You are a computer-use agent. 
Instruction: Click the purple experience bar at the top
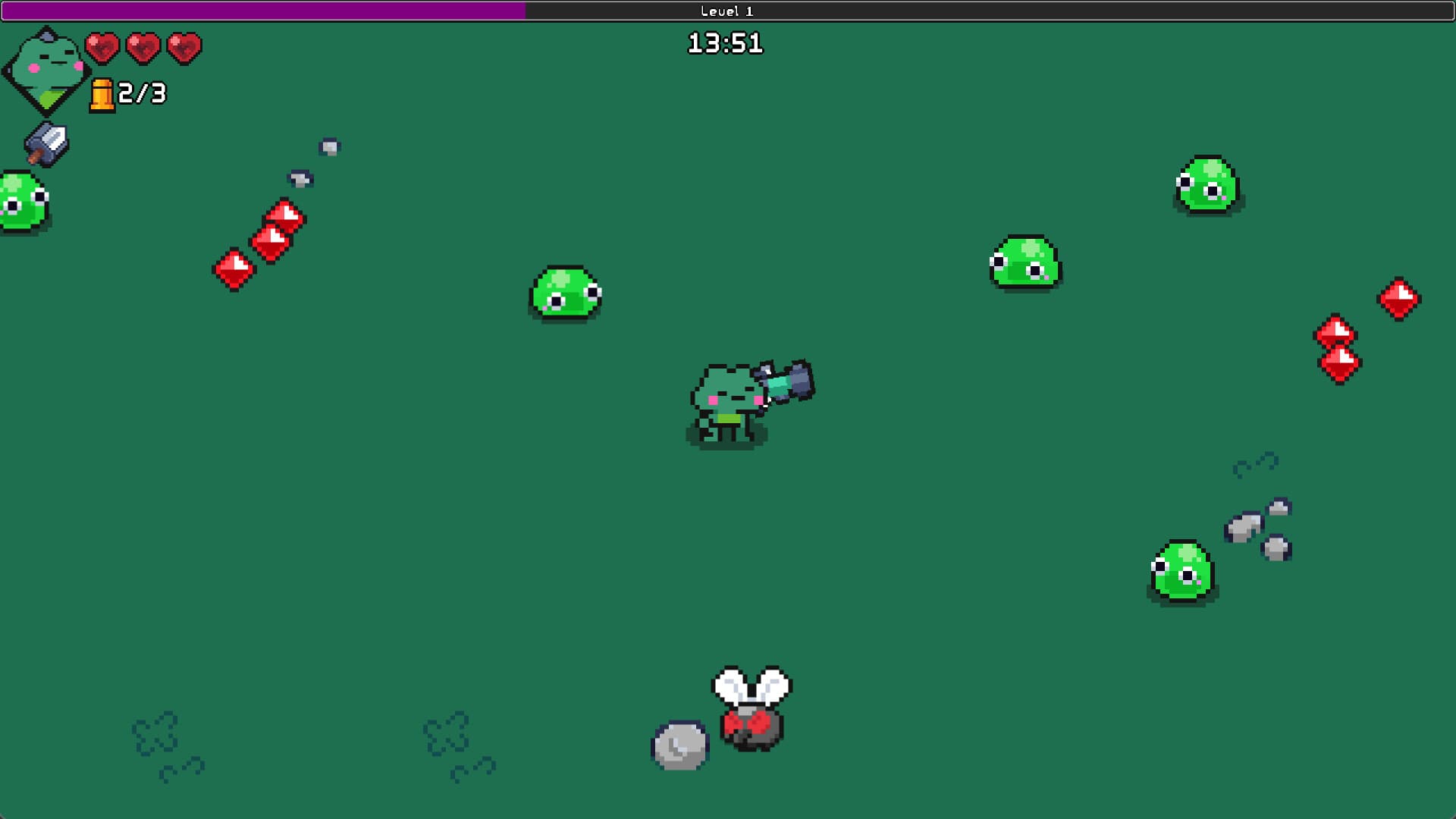point(262,10)
